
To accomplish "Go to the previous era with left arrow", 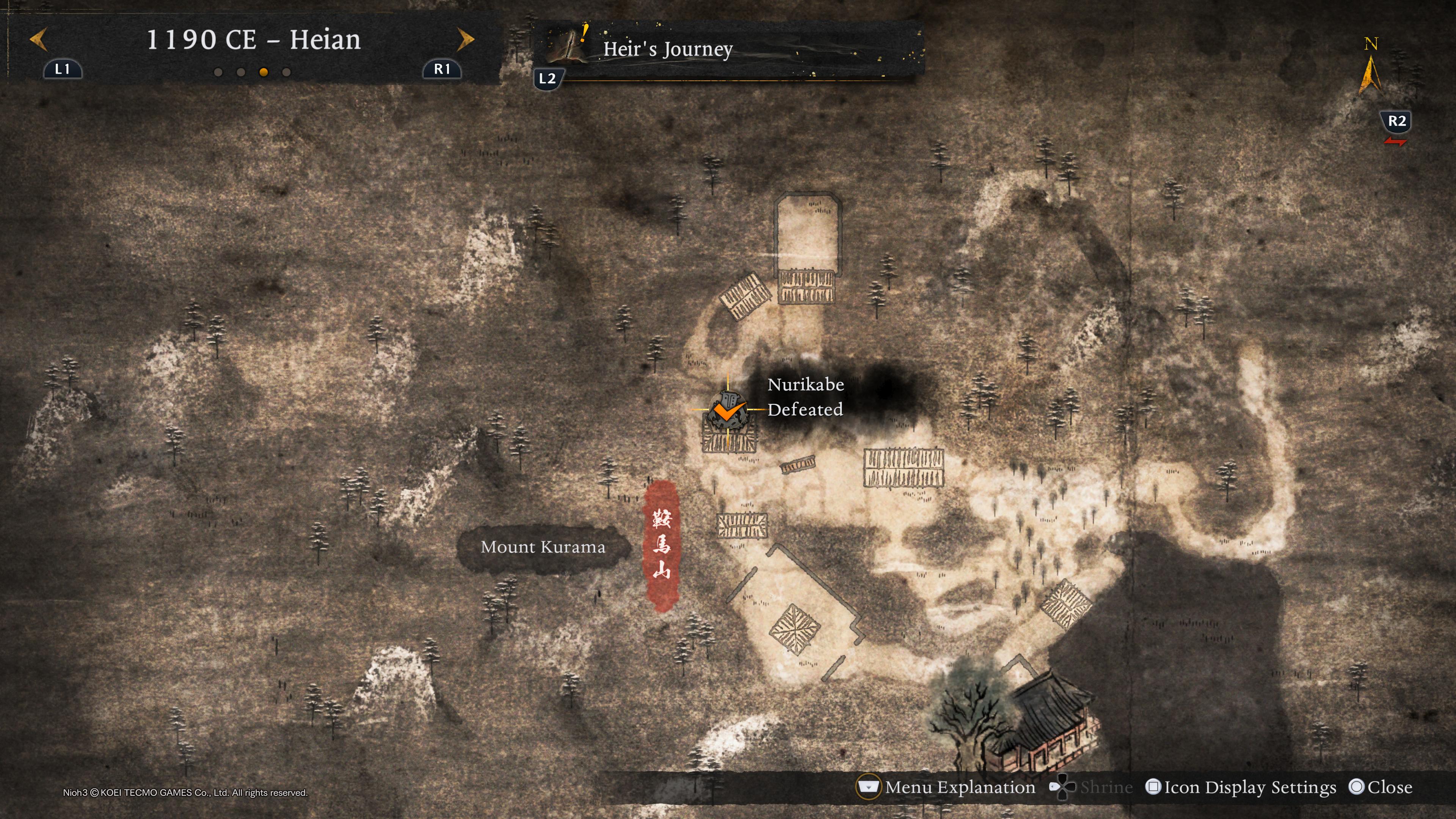I will [38, 39].
